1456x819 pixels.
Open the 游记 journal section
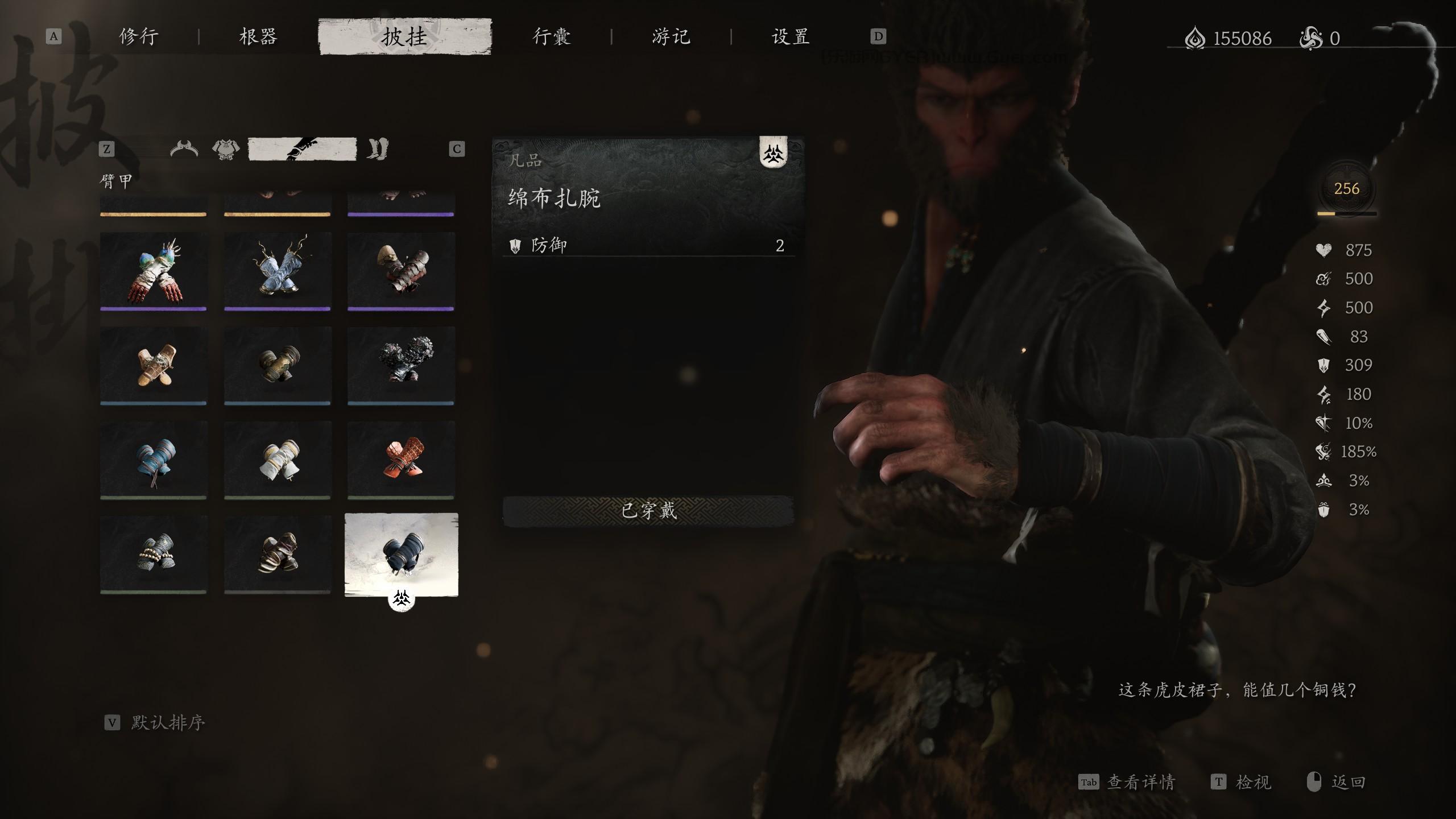click(x=671, y=36)
